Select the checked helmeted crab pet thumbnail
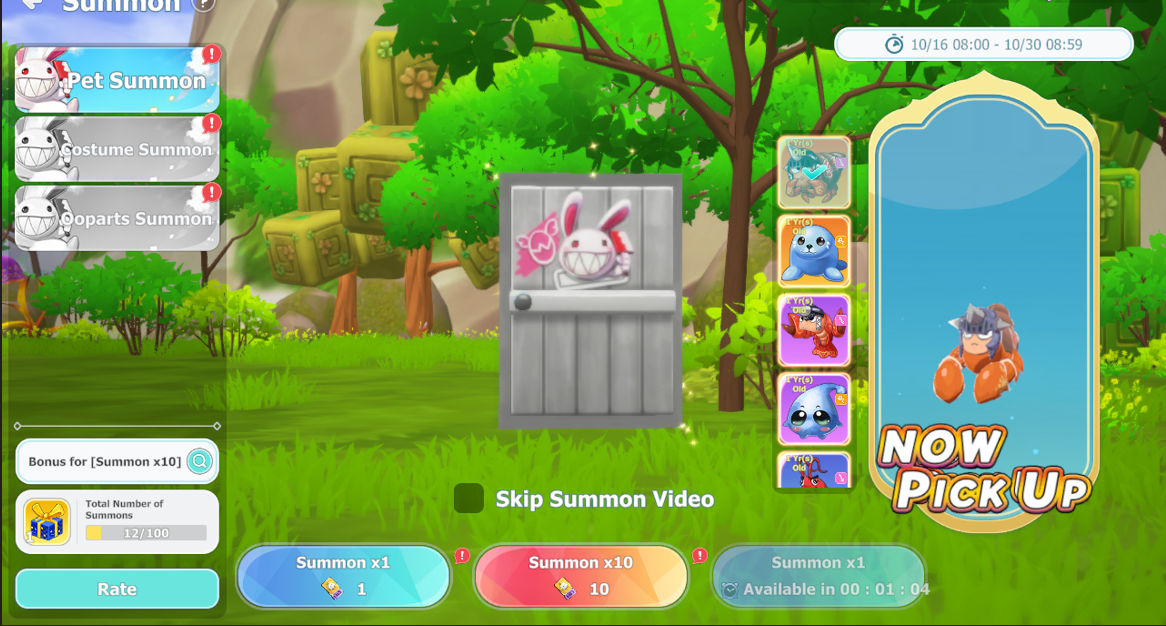 click(x=814, y=173)
